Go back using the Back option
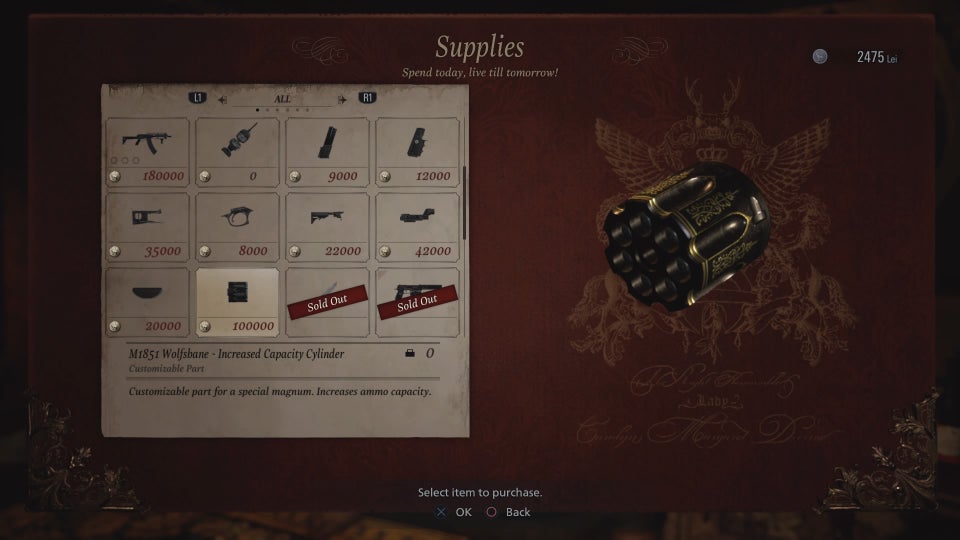 tap(509, 512)
